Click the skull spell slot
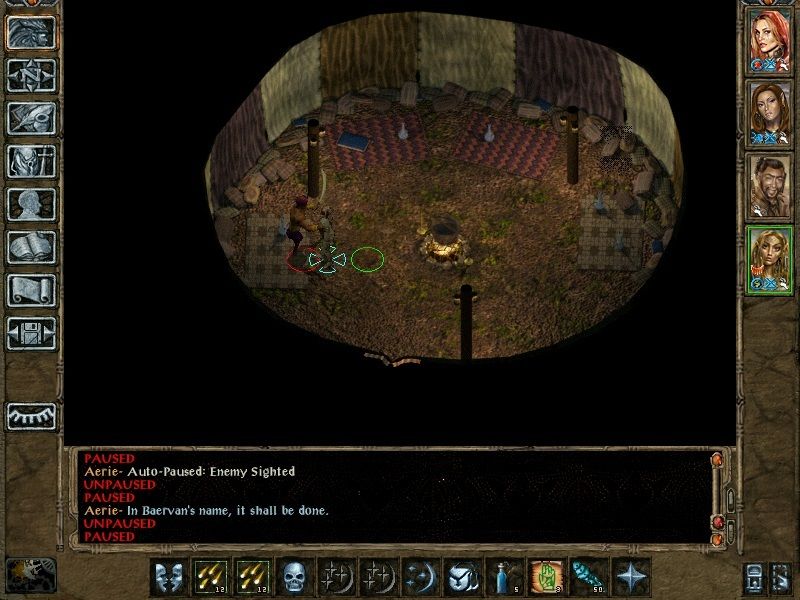The width and height of the screenshot is (800, 600). pos(294,577)
